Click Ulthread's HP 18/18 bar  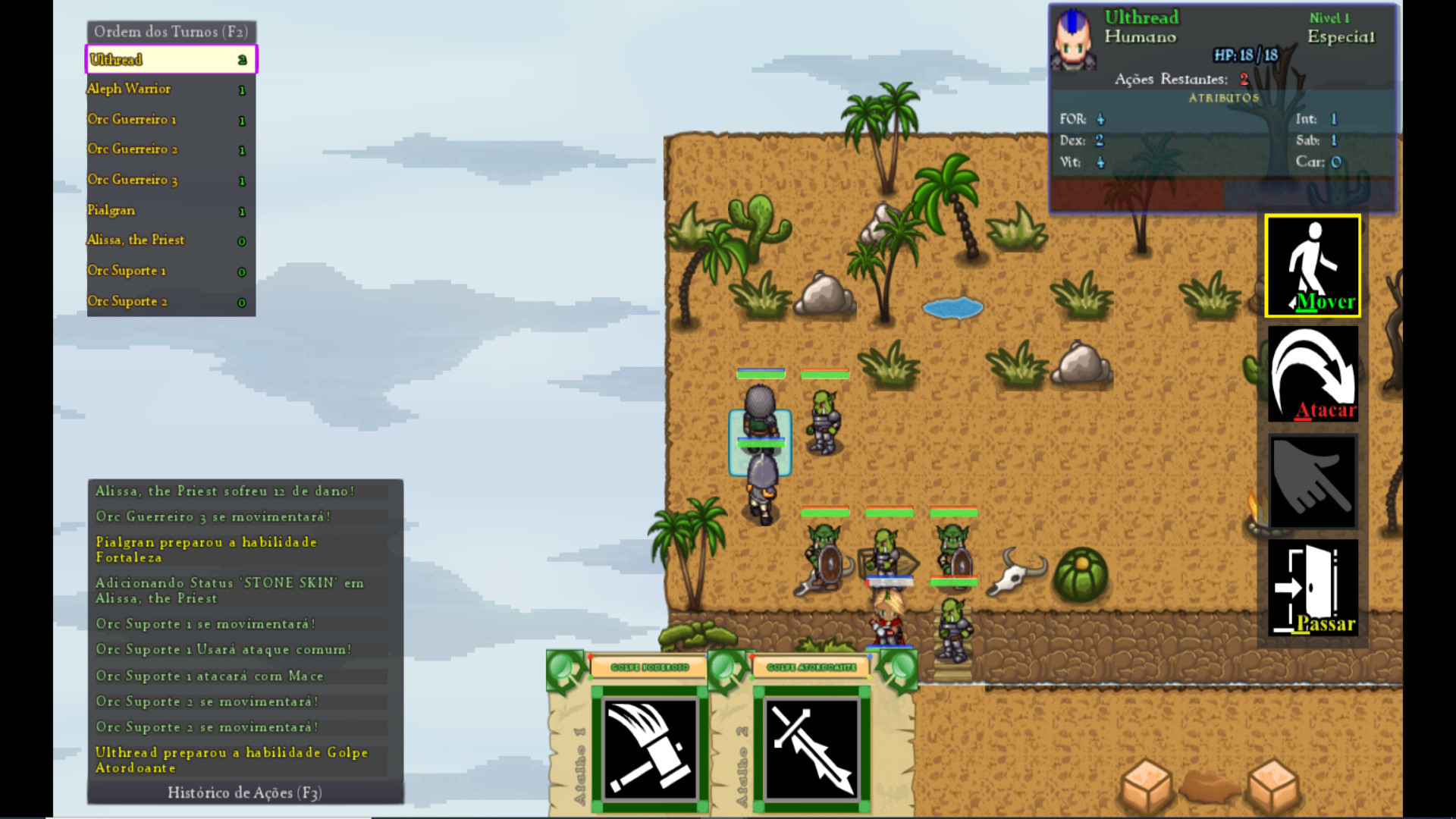tap(1243, 55)
